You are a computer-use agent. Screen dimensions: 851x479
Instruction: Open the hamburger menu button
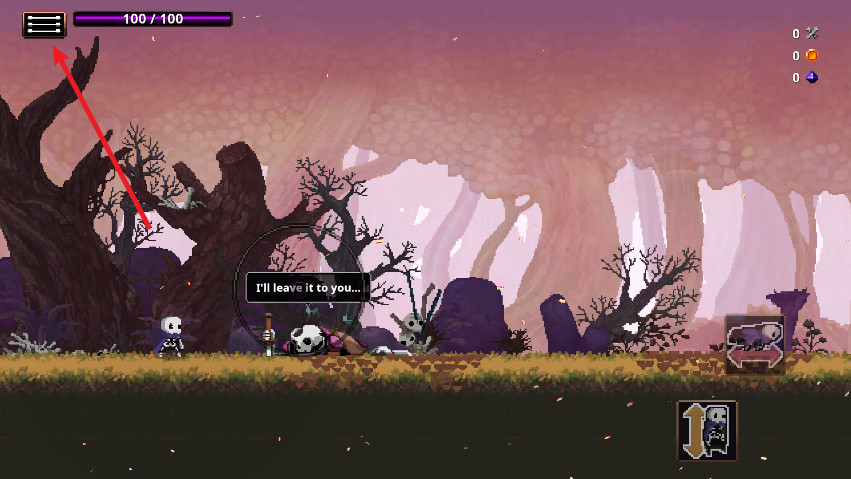[44, 24]
